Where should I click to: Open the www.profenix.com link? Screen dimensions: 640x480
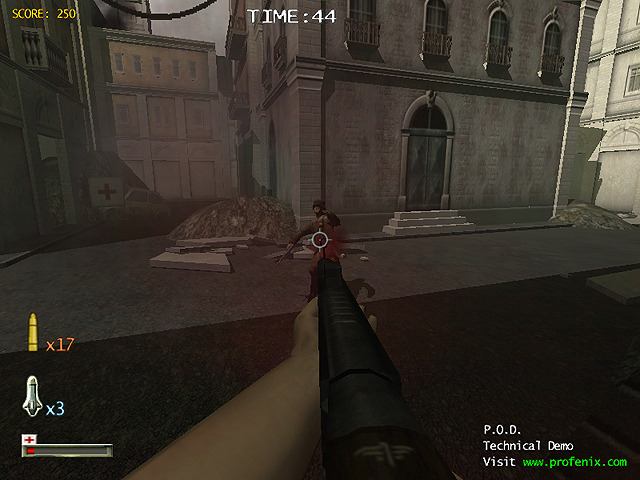tap(574, 462)
